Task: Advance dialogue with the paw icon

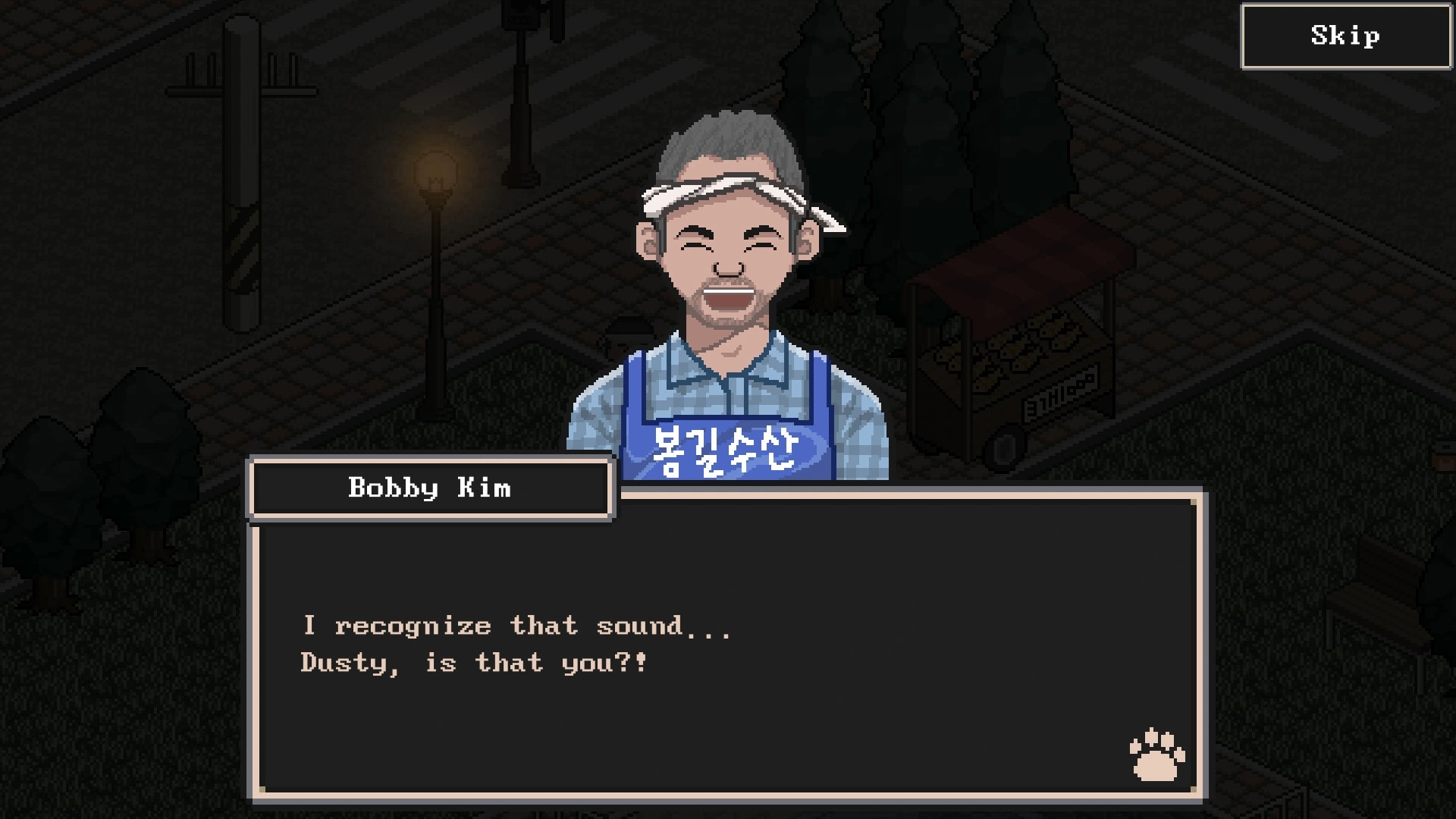Action: 1156,755
